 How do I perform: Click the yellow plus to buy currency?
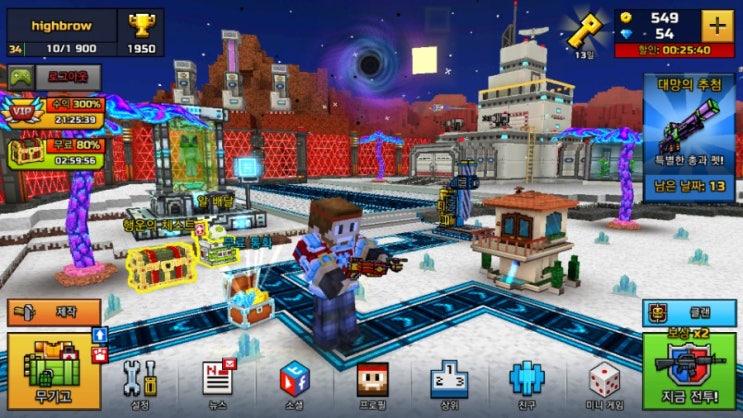pyautogui.click(x=716, y=25)
